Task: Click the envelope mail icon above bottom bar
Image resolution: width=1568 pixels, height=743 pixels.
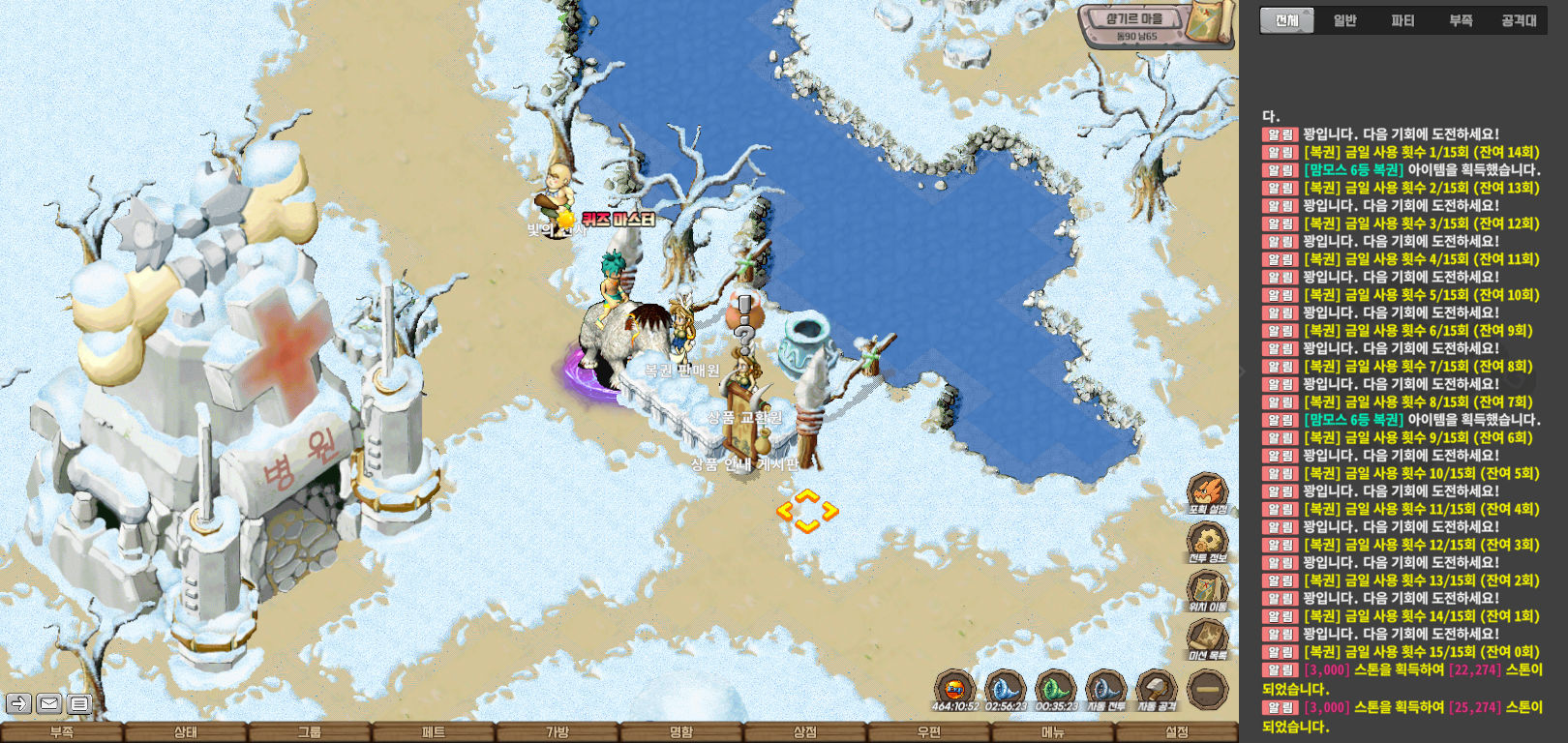Action: pyautogui.click(x=49, y=703)
